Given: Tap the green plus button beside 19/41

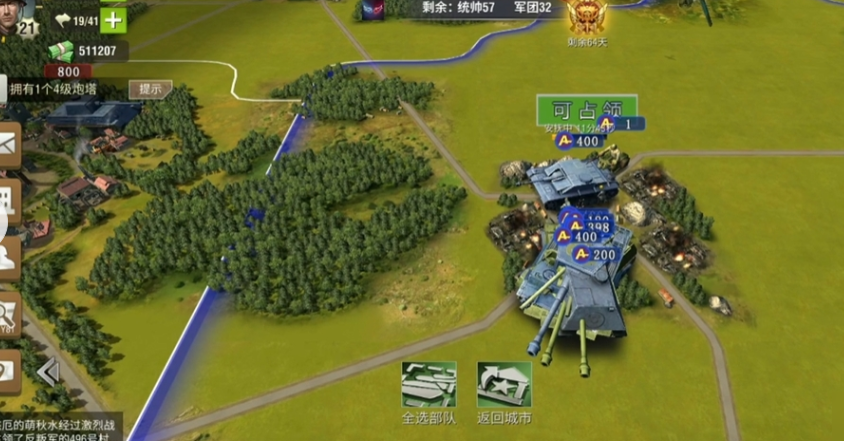Looking at the screenshot, I should (114, 19).
